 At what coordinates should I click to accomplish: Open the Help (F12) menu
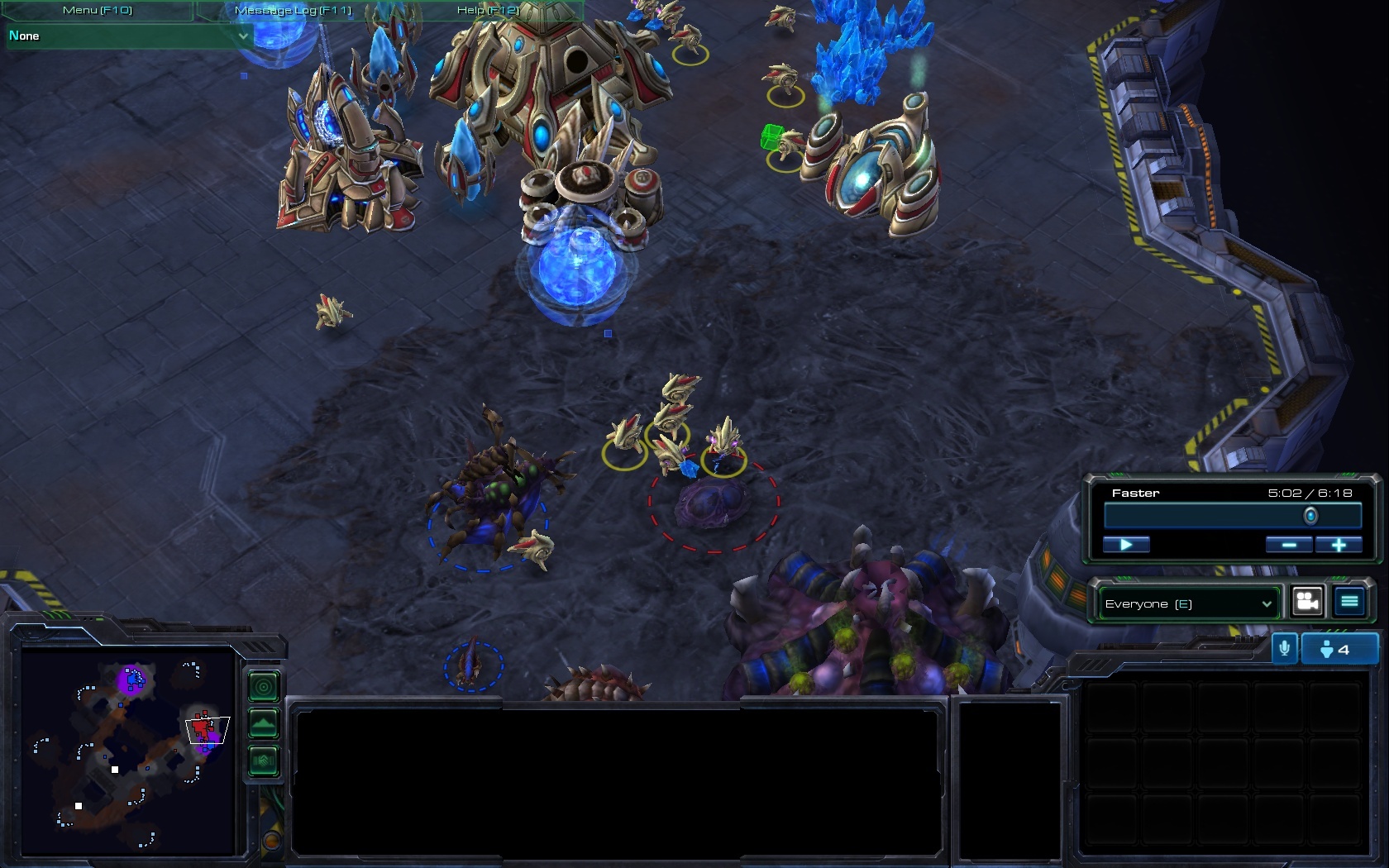[488, 10]
